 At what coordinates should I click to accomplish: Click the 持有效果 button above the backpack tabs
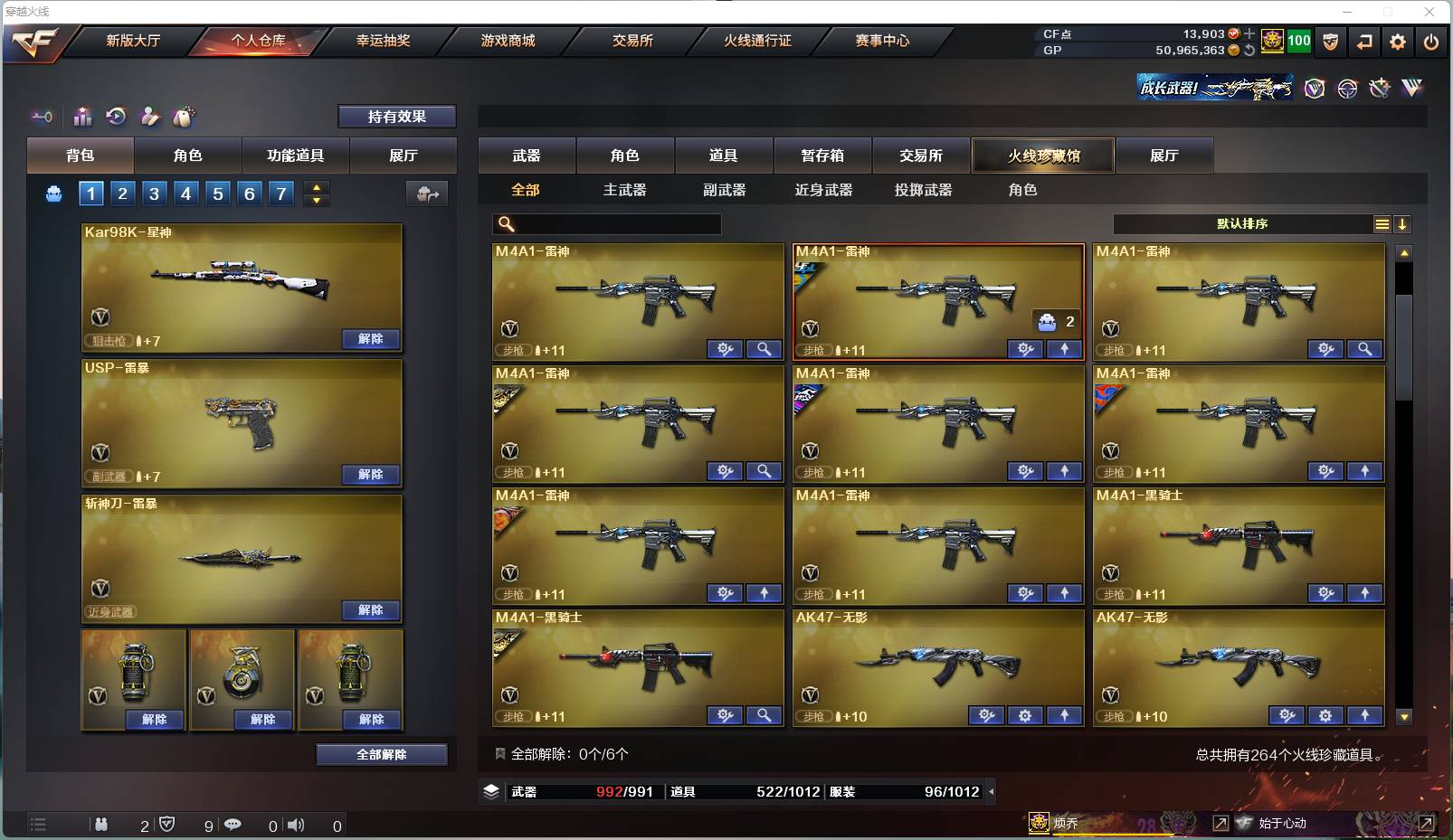397,116
